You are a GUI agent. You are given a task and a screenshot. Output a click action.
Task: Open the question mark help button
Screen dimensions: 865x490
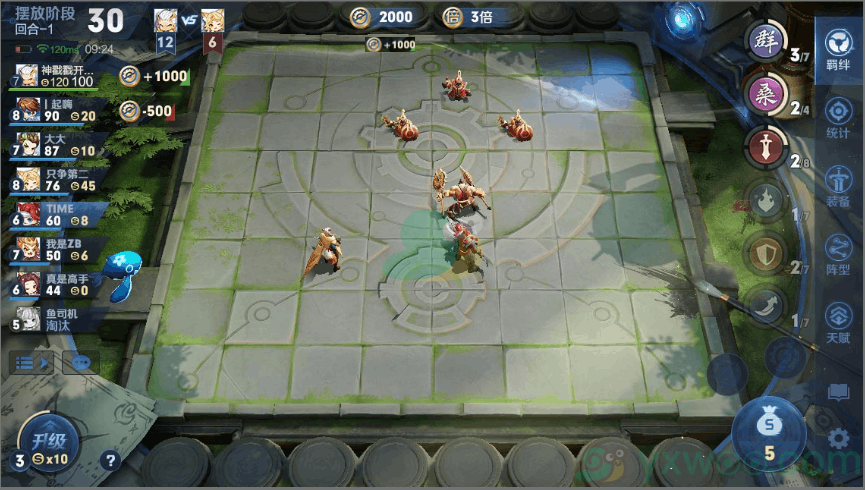click(111, 461)
